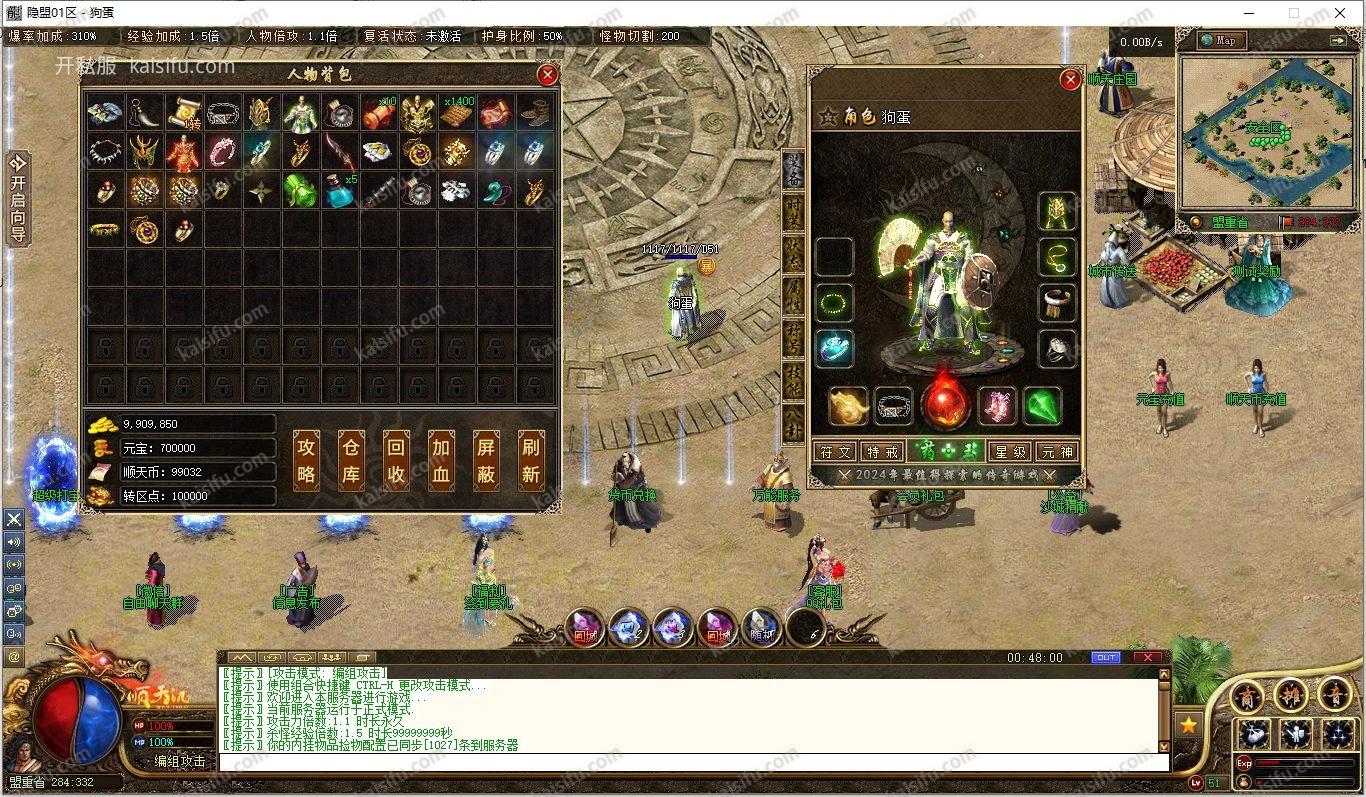Click the 开启向导 guide toggle
This screenshot has width=1366, height=797.
tap(18, 198)
